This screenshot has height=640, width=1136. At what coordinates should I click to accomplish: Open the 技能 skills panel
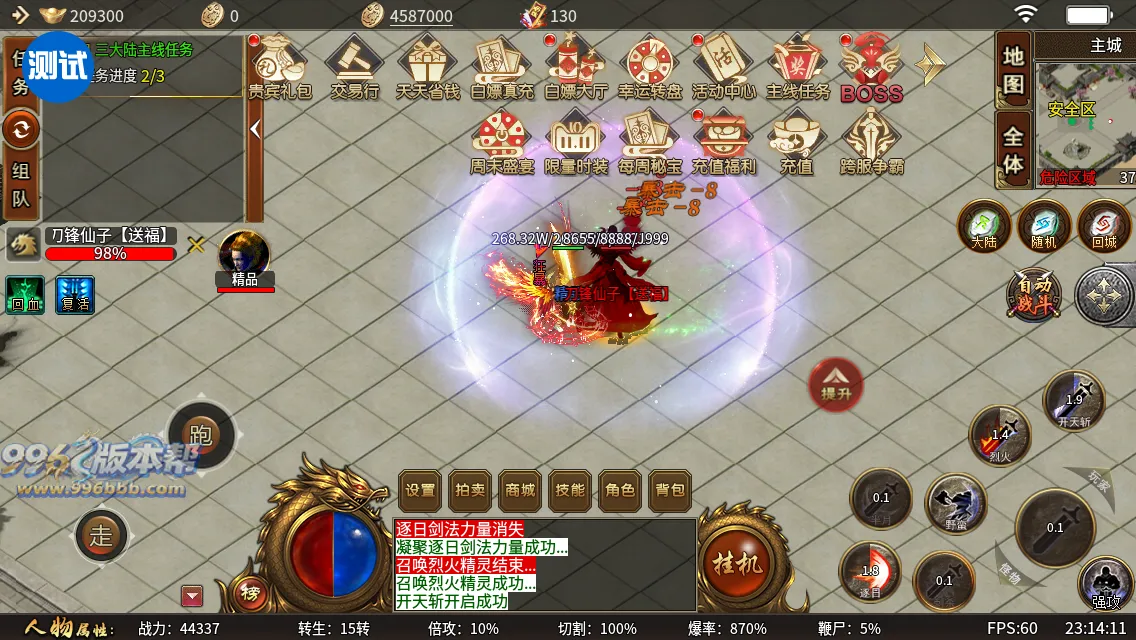(x=570, y=490)
